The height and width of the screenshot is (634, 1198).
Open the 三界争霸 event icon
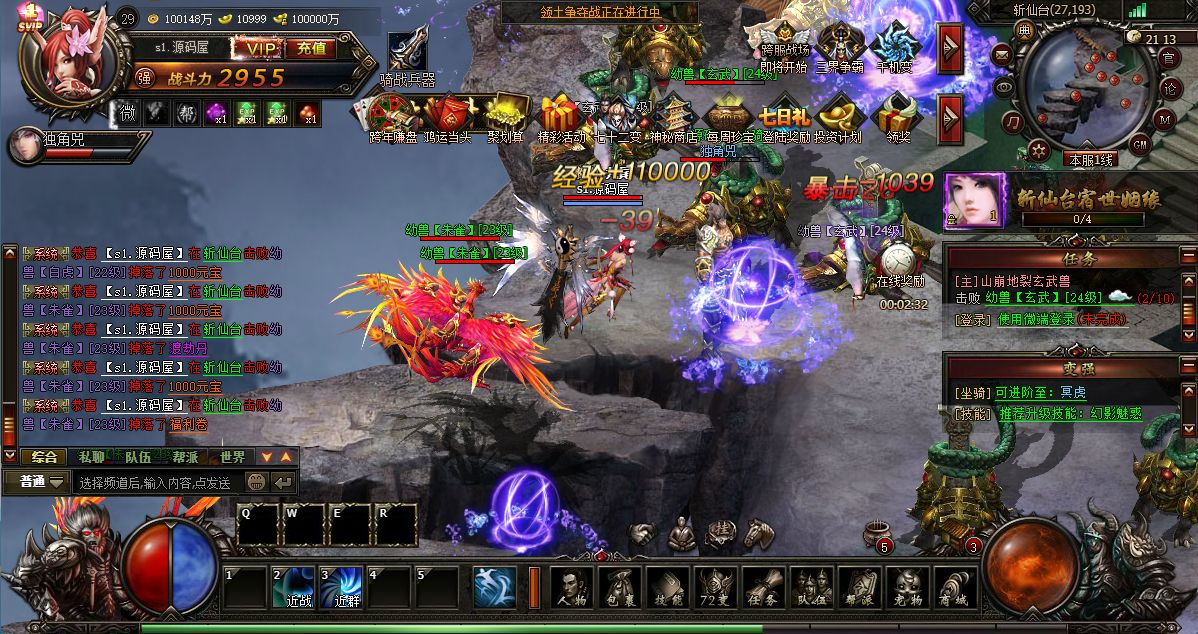[838, 47]
